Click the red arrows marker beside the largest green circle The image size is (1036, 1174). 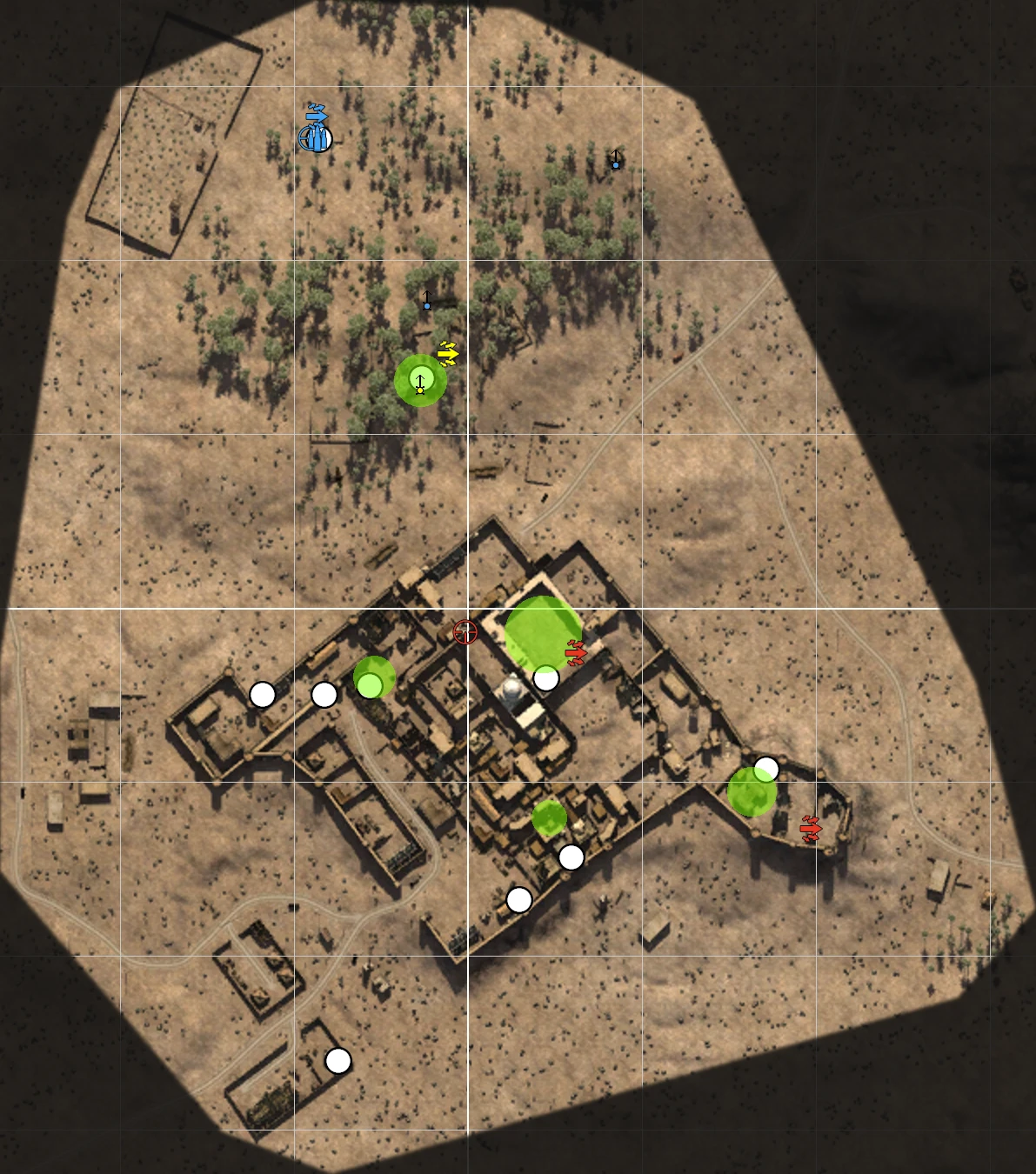(x=576, y=651)
